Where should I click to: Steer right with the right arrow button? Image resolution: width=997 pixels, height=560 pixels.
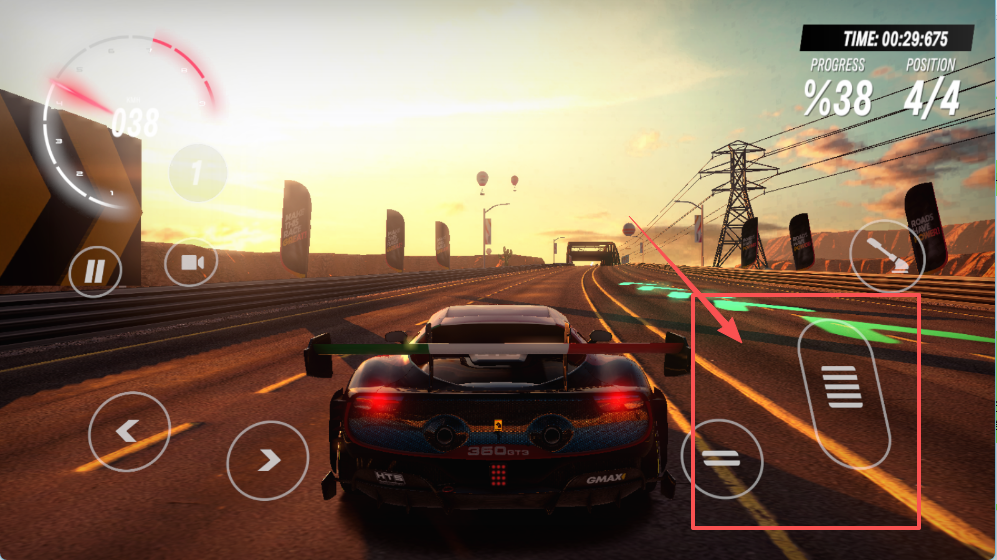tap(267, 460)
